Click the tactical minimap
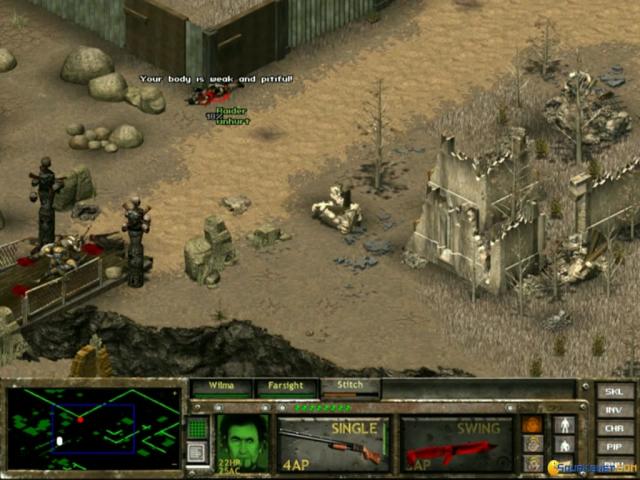The image size is (640, 480). tap(93, 428)
